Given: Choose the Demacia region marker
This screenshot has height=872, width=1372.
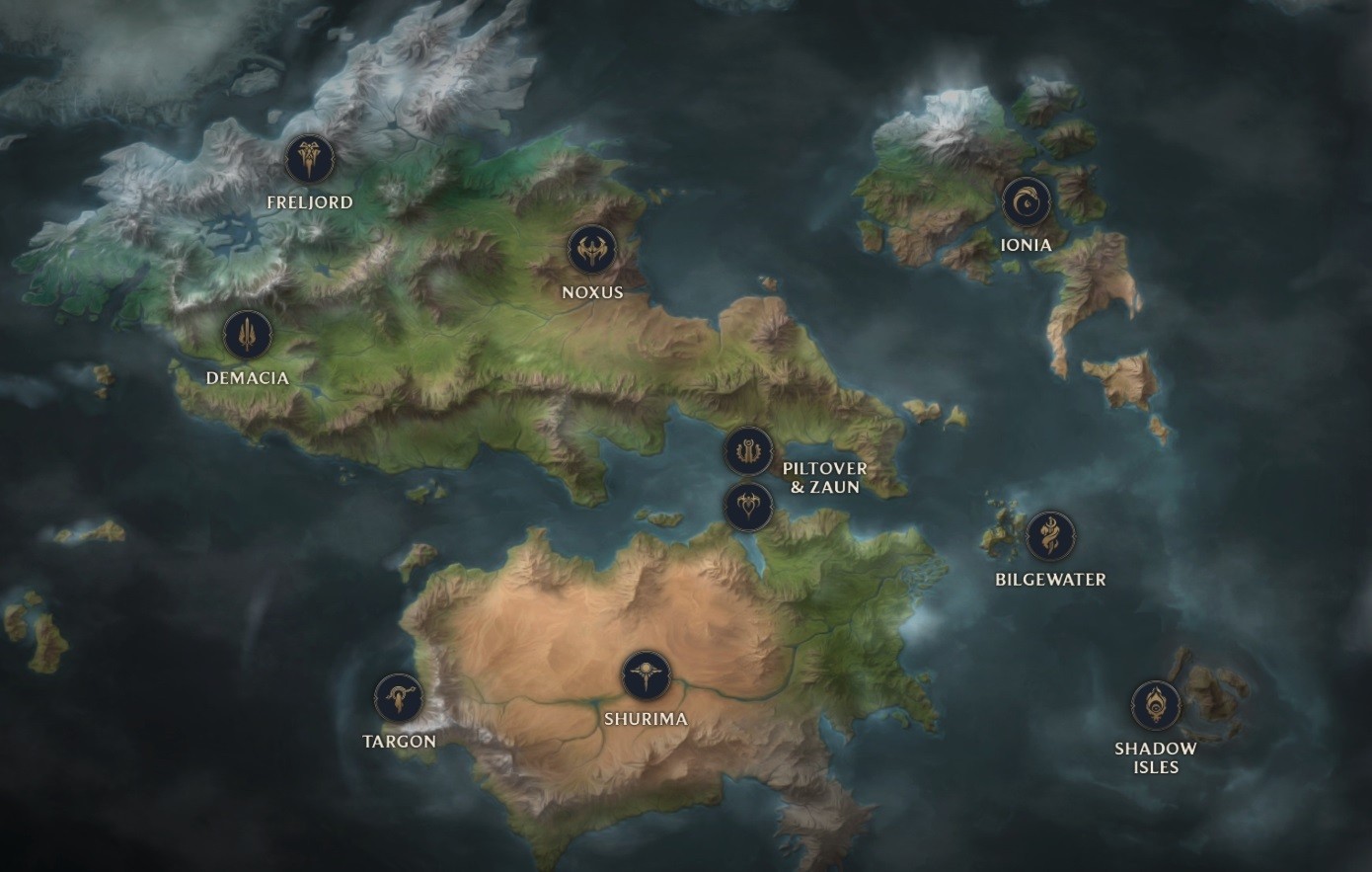Looking at the screenshot, I should click(x=247, y=335).
